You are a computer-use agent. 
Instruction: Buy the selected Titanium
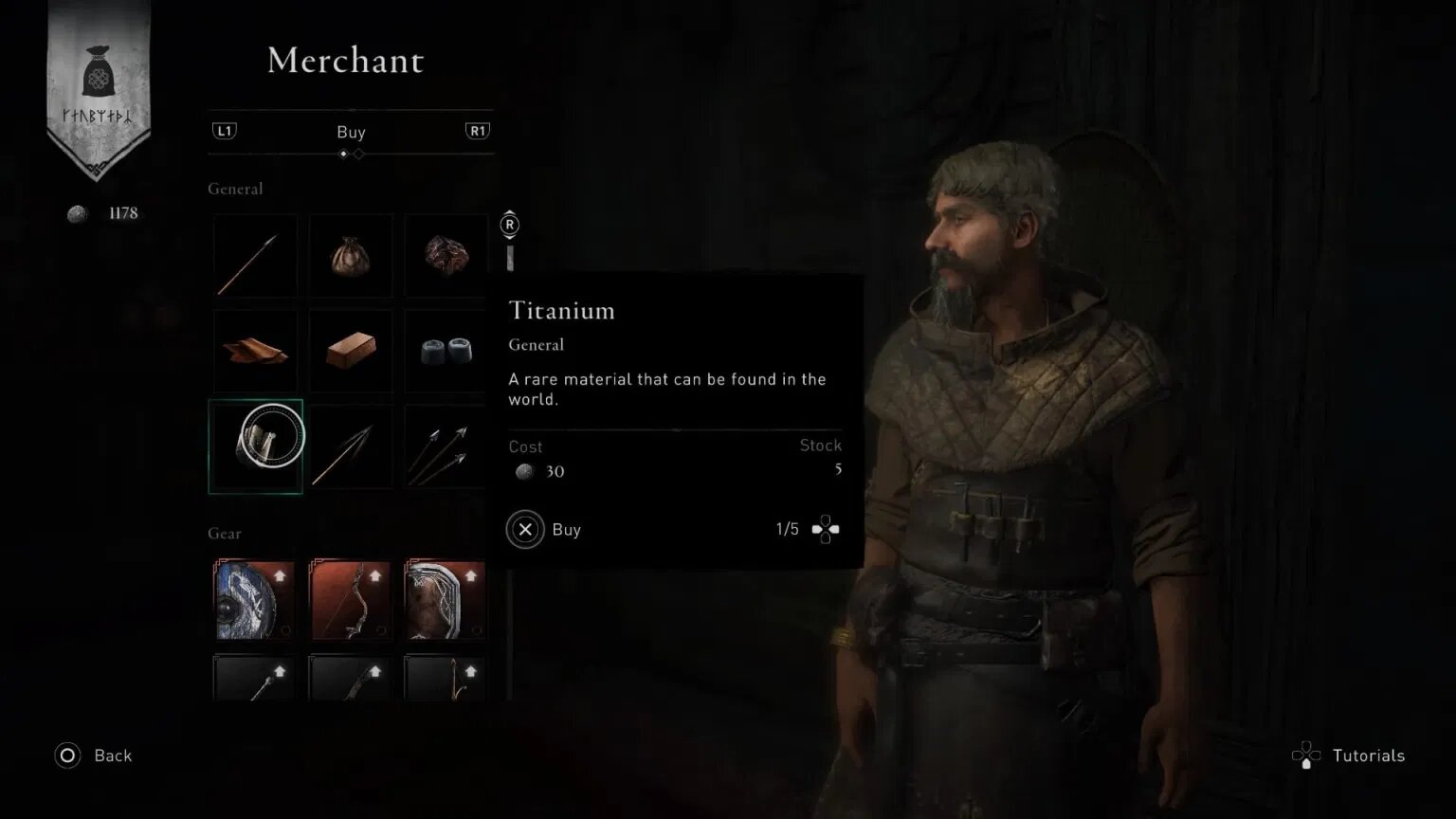point(526,530)
